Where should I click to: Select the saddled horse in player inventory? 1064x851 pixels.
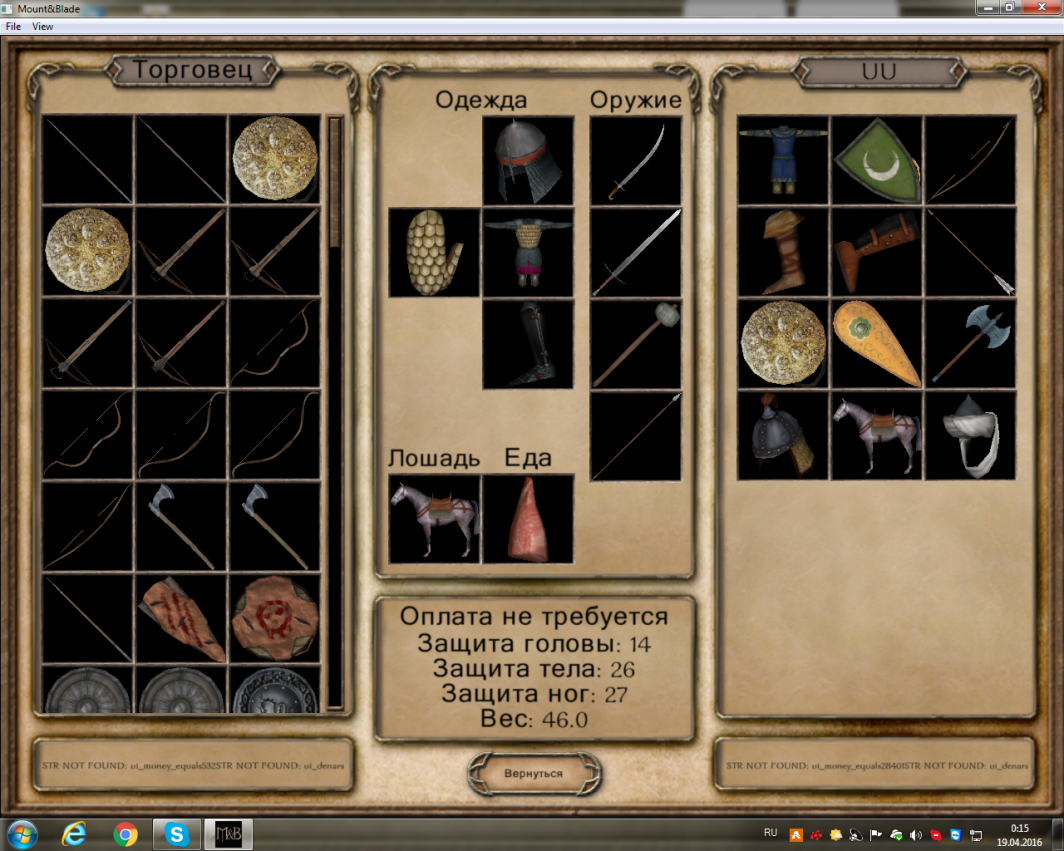(877, 435)
